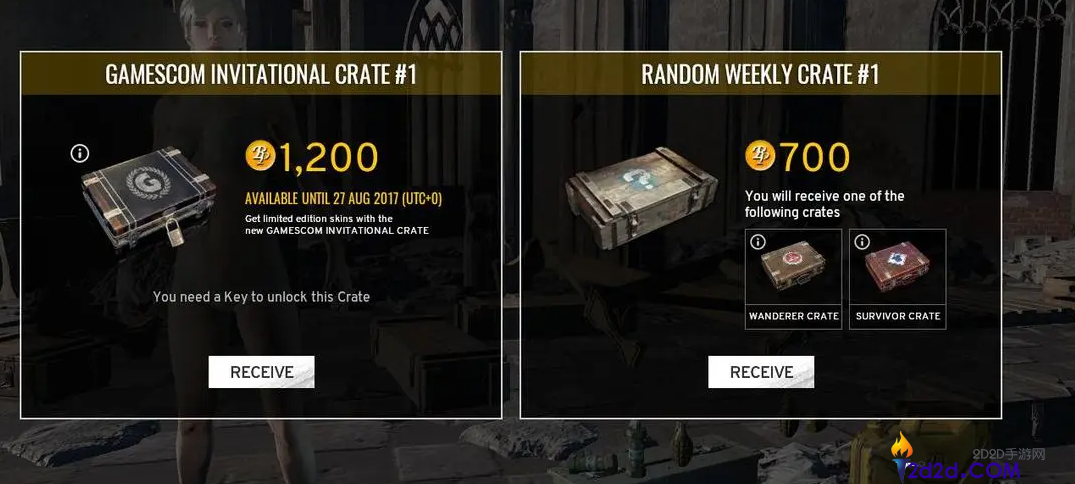Receive the Gamescom Invitational Crate
The width and height of the screenshot is (1075, 484).
pyautogui.click(x=261, y=372)
